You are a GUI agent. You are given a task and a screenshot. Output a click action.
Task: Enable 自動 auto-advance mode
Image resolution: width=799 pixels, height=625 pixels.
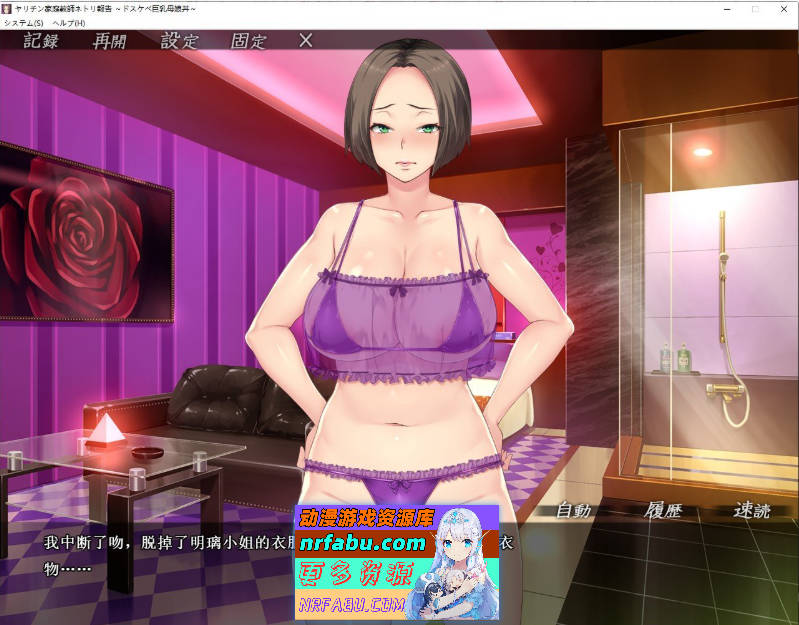(573, 510)
